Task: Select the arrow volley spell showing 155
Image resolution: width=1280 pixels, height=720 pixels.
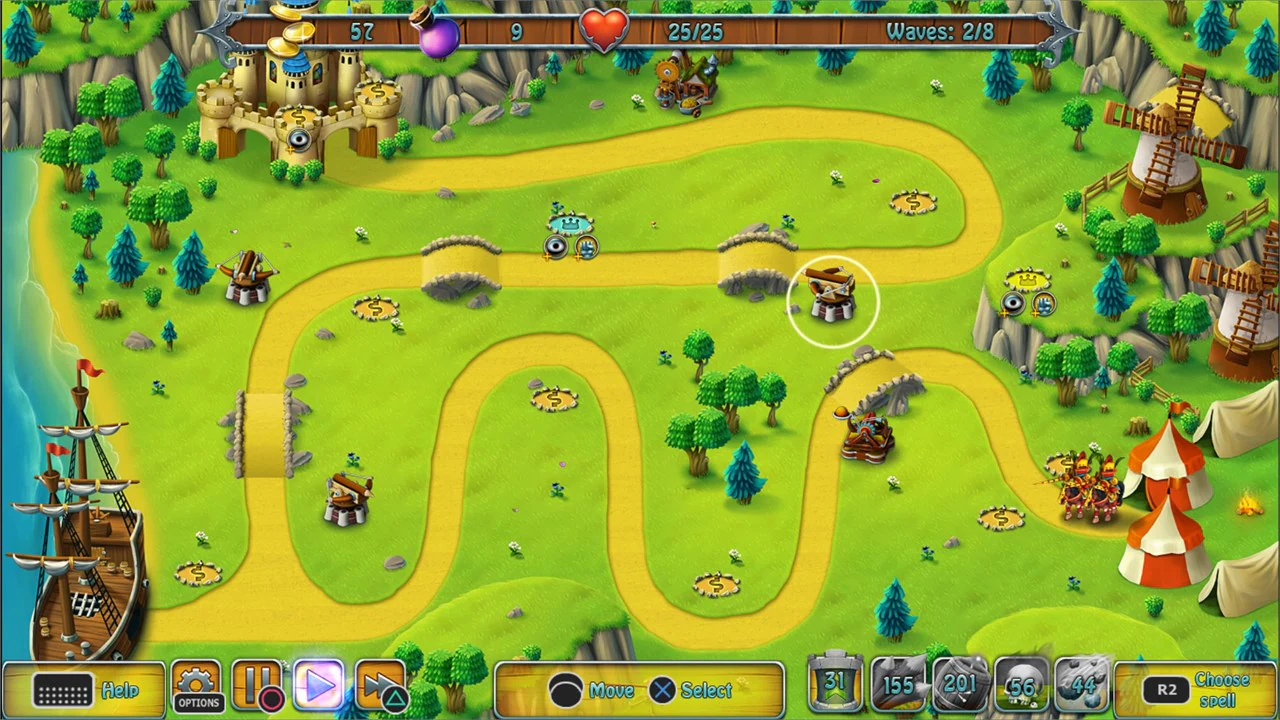Action: (x=898, y=686)
